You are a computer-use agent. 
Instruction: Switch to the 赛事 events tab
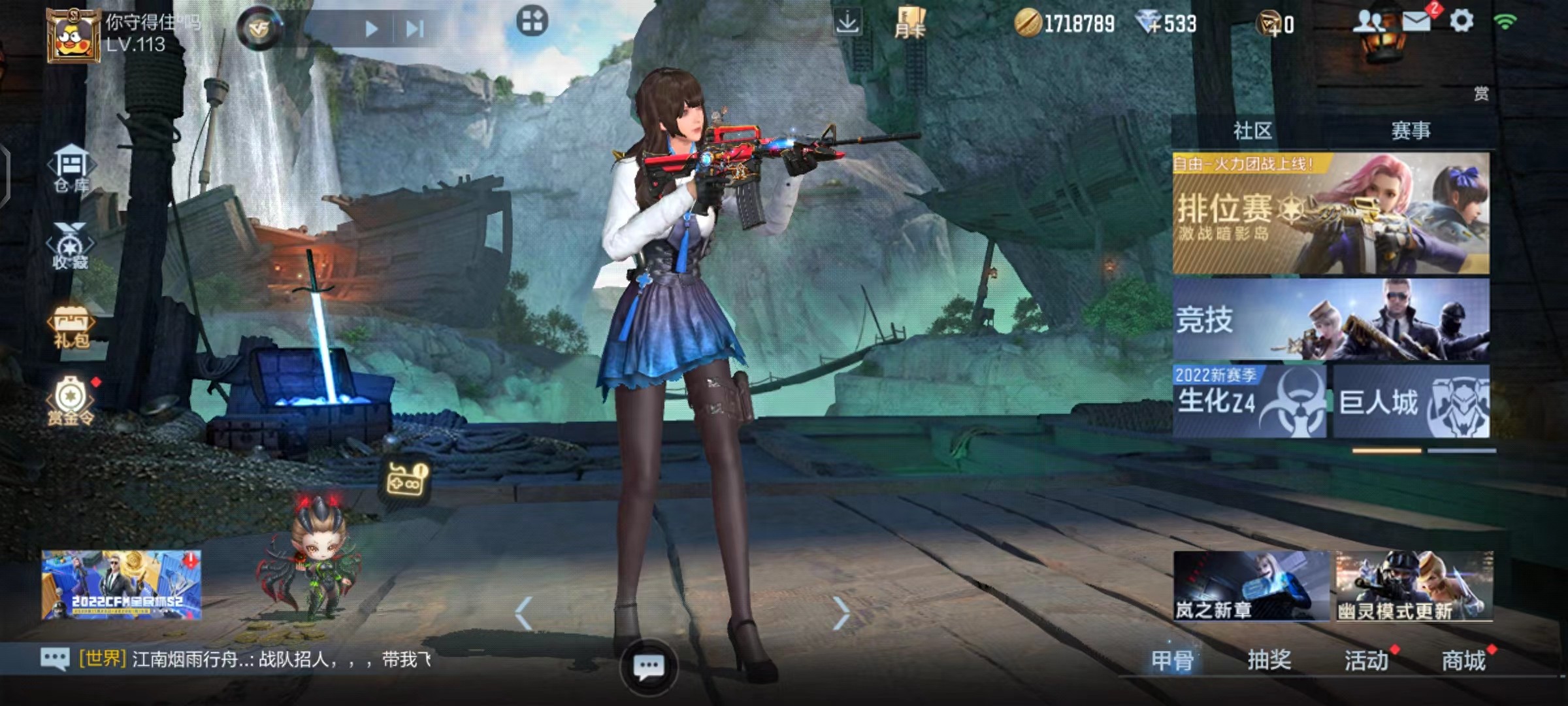[1411, 131]
